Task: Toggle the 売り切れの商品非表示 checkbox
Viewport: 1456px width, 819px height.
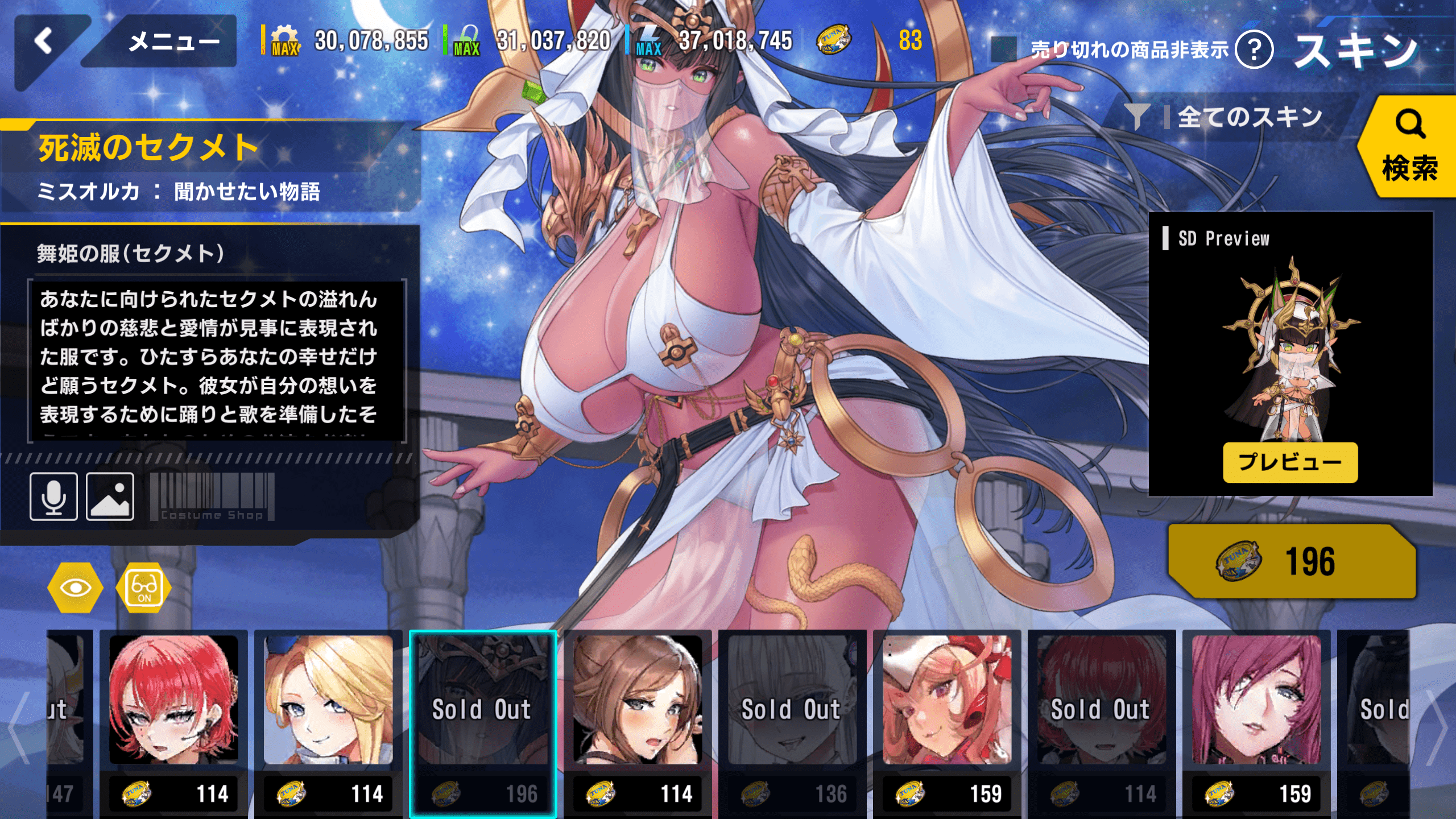Action: point(1004,49)
